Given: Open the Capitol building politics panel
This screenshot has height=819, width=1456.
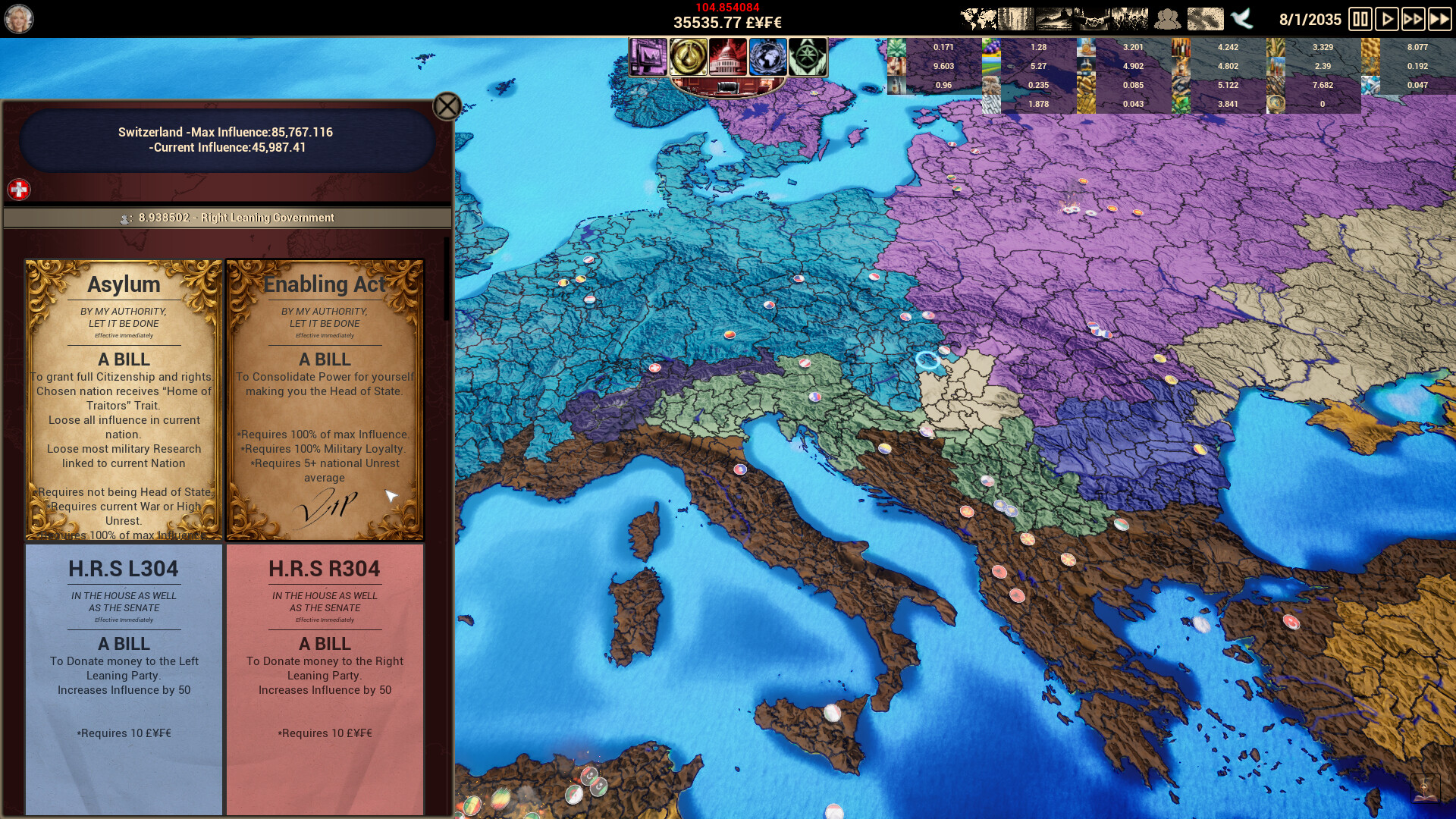Looking at the screenshot, I should tap(726, 58).
